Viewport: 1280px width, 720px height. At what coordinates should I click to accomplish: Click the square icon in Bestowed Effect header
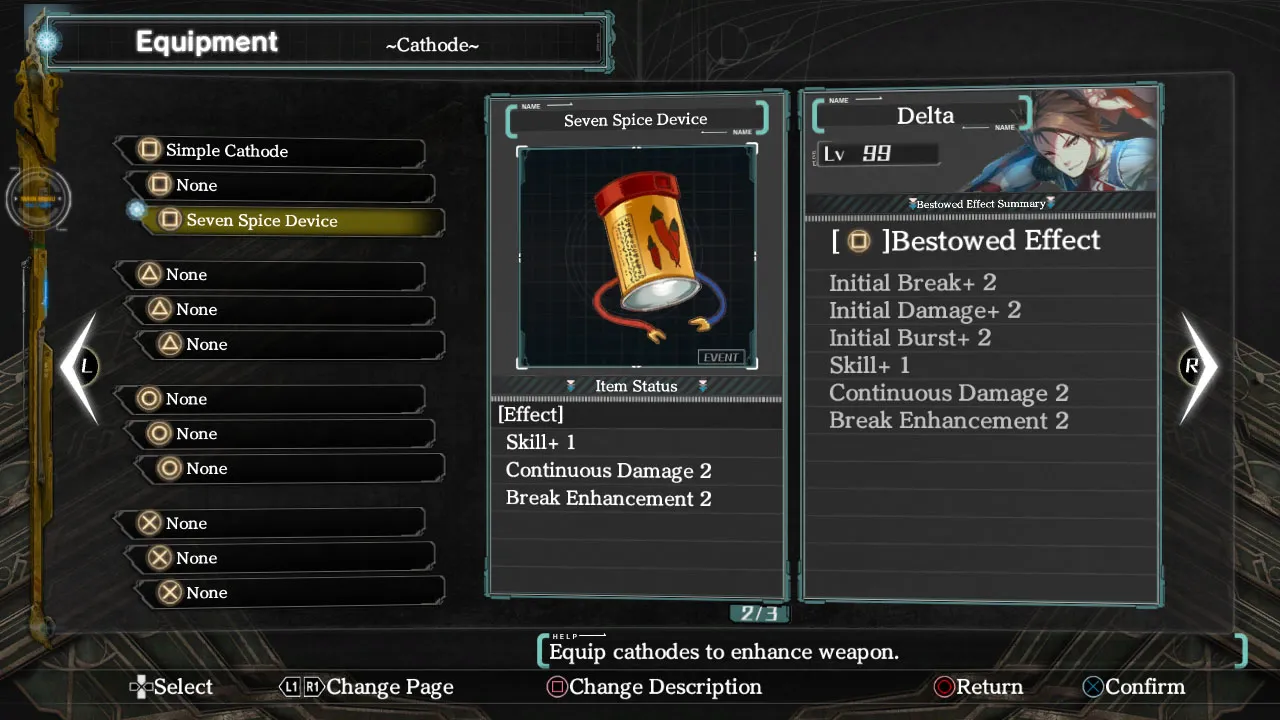(857, 241)
